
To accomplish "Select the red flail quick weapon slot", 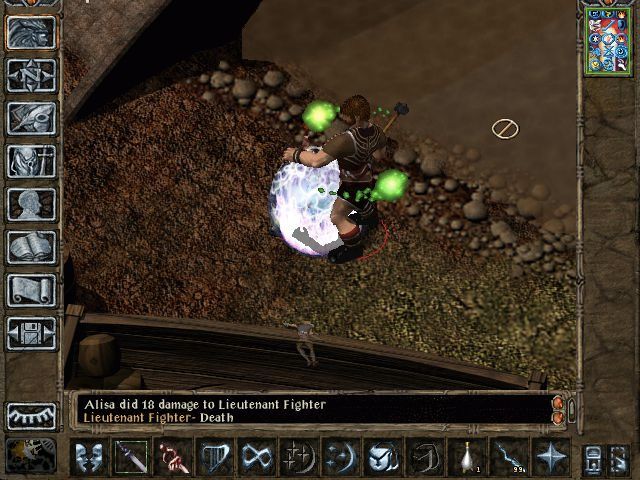I will pos(174,457).
